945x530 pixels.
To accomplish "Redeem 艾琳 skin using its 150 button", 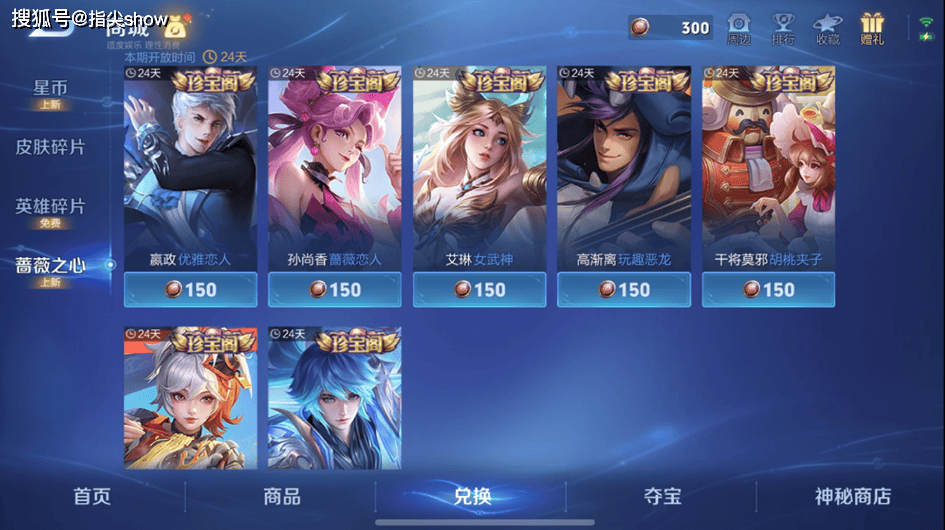I will point(479,290).
